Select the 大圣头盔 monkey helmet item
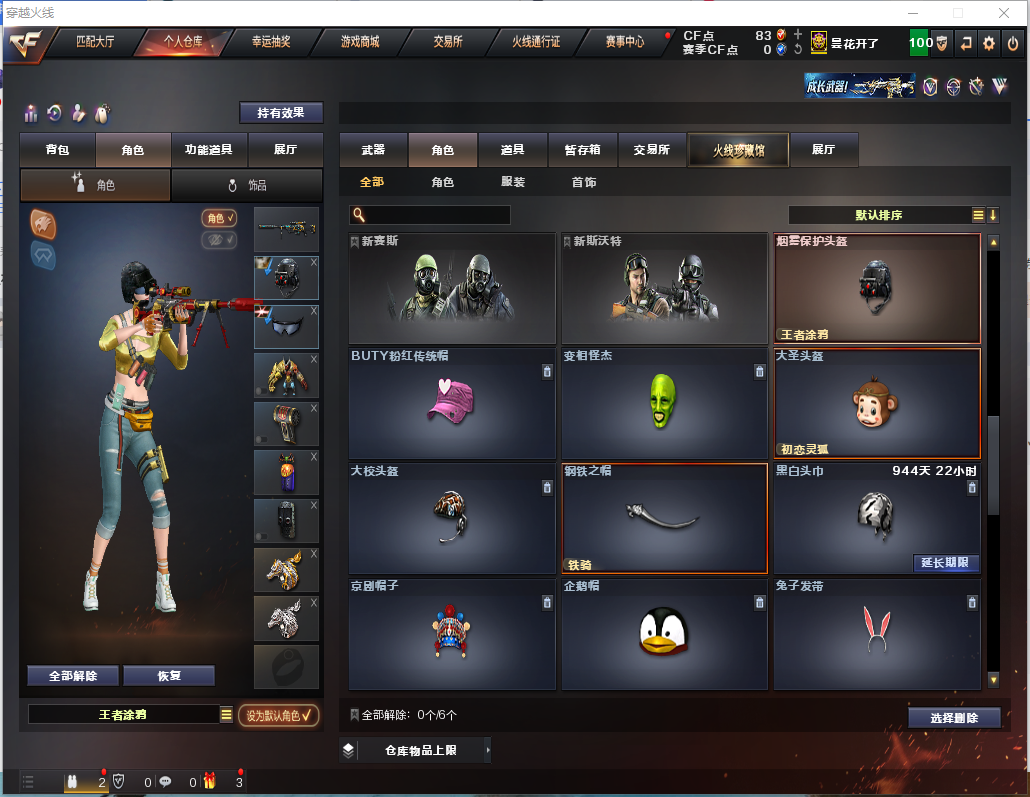This screenshot has height=797, width=1030. (x=876, y=402)
